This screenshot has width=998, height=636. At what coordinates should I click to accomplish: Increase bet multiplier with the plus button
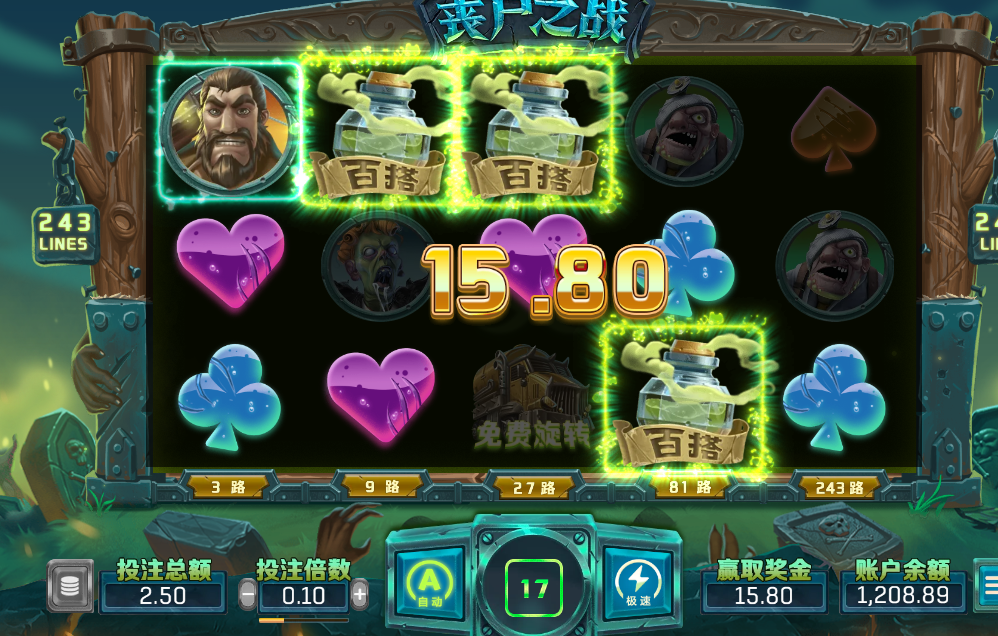360,596
